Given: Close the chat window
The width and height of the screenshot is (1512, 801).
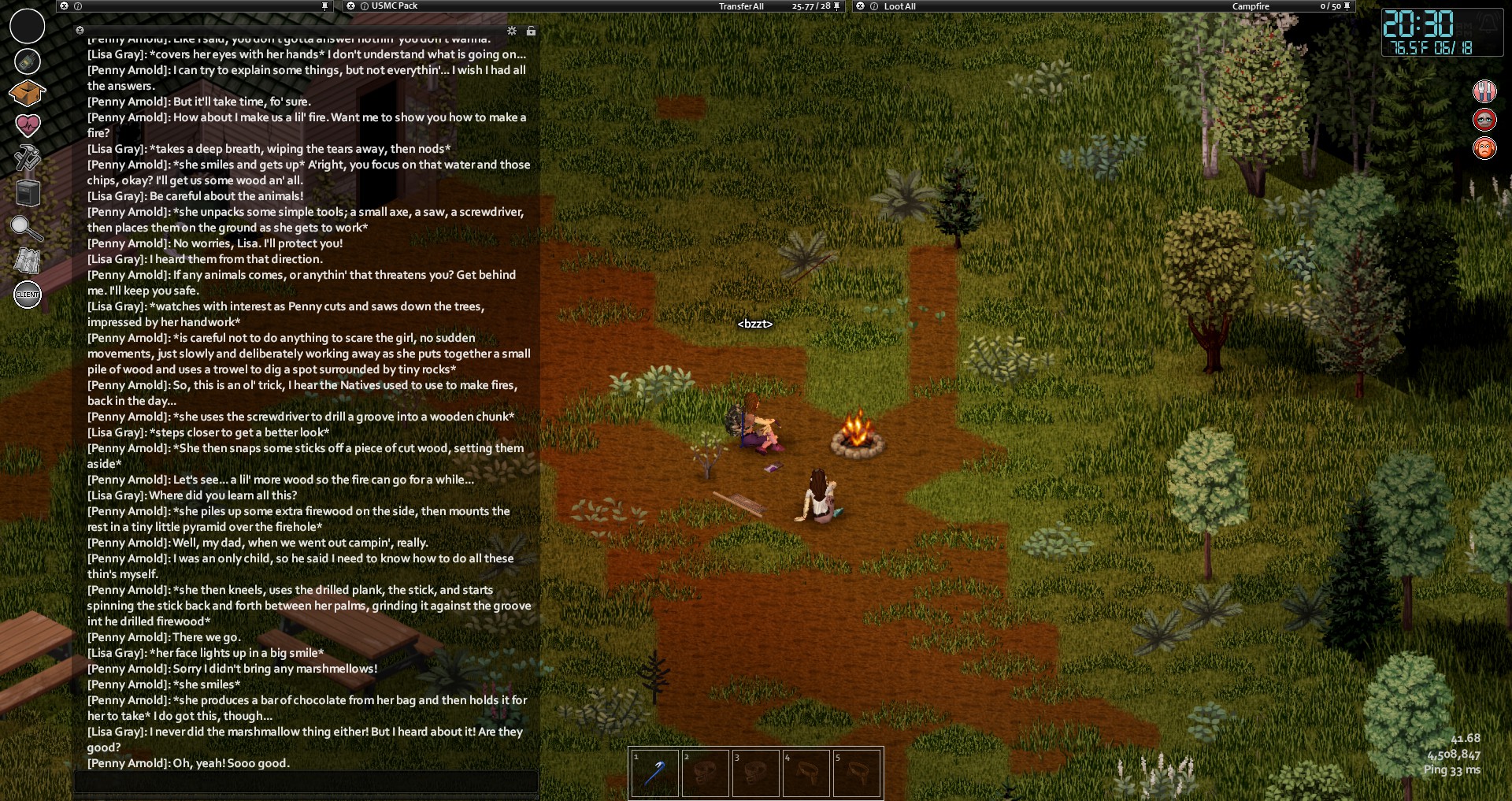Looking at the screenshot, I should pos(80,31).
